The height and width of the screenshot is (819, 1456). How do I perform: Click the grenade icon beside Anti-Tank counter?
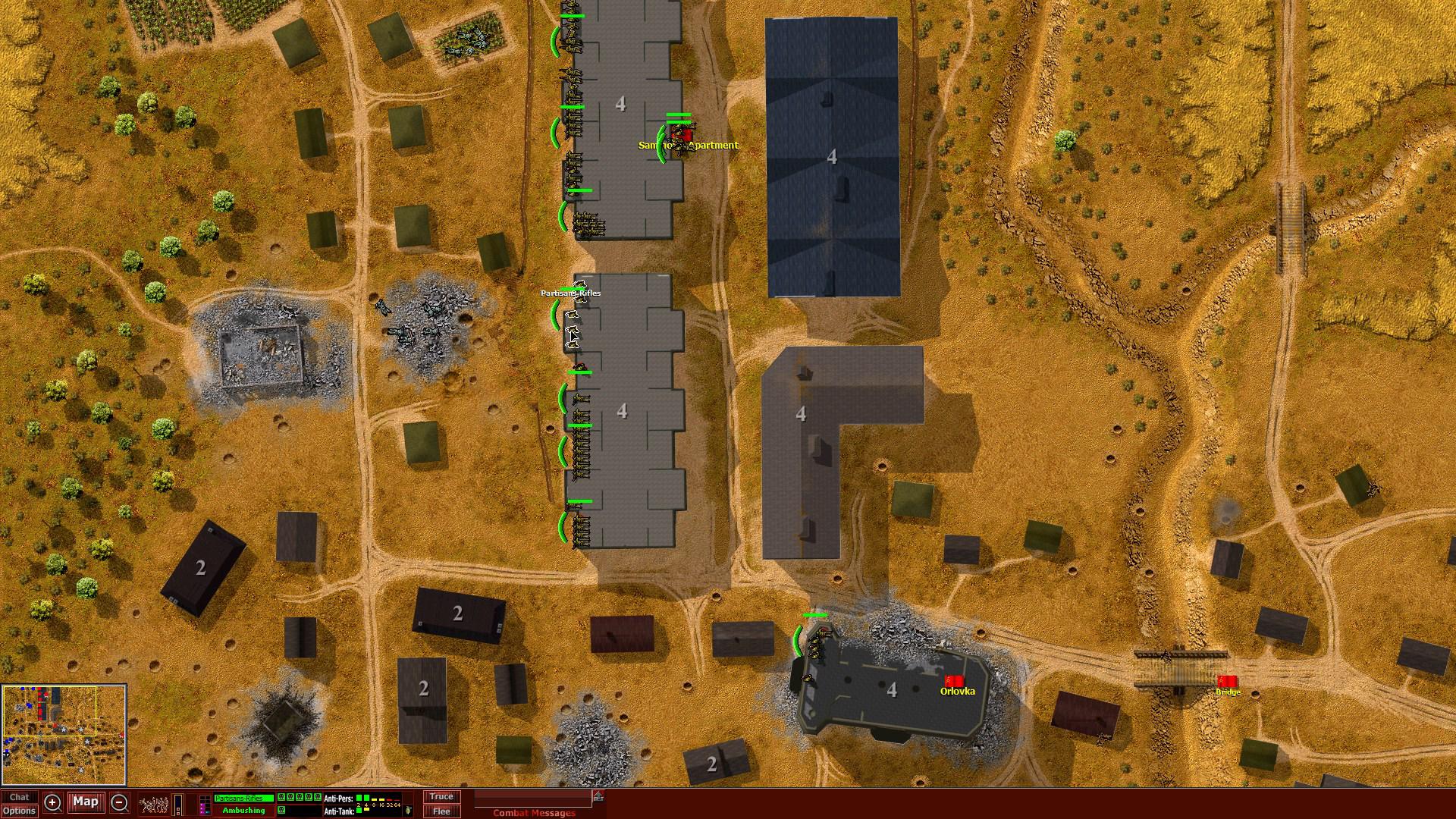(409, 810)
